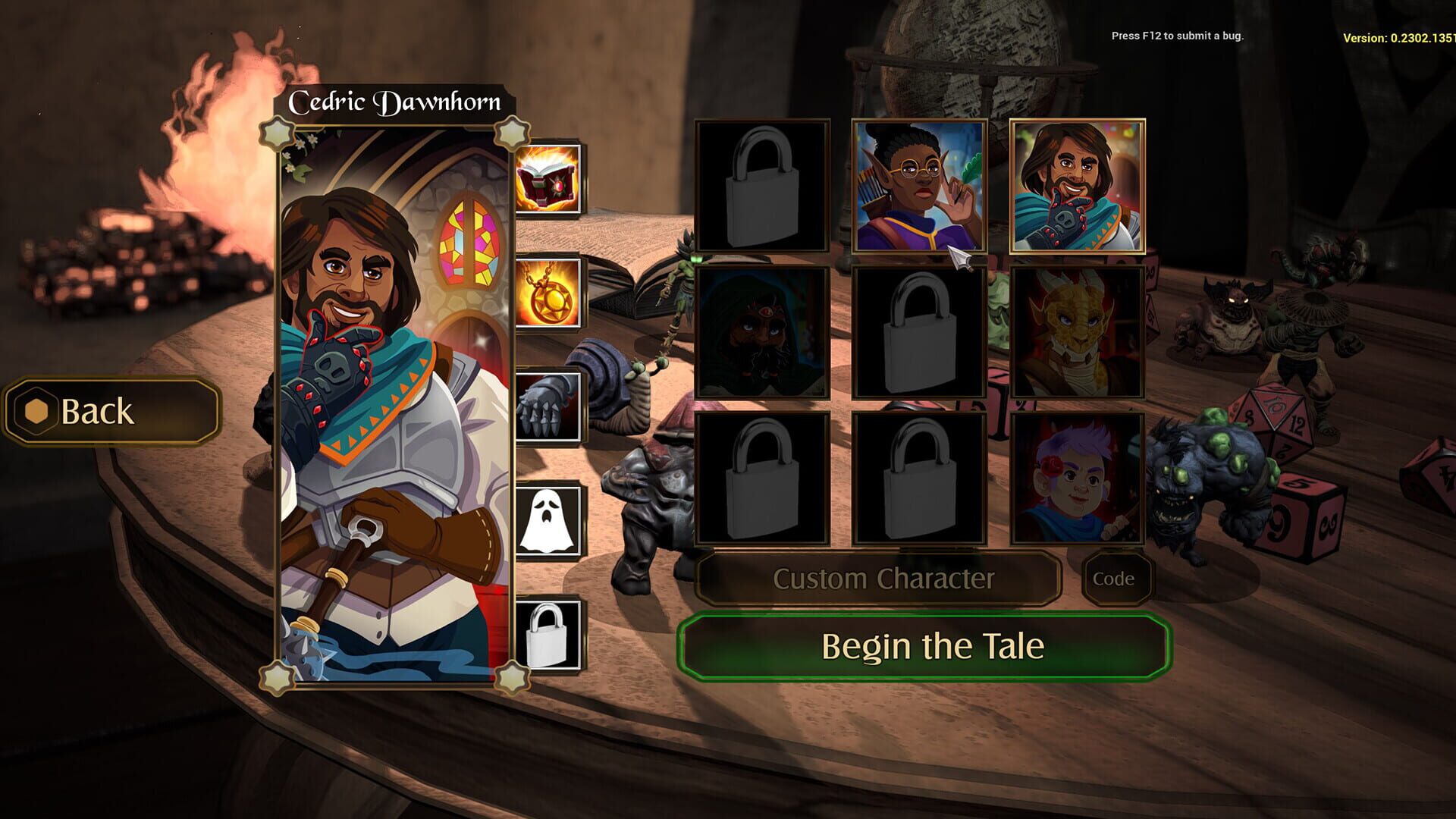The width and height of the screenshot is (1456, 819).
Task: Select the spiked gauntlet ability icon
Action: (548, 406)
